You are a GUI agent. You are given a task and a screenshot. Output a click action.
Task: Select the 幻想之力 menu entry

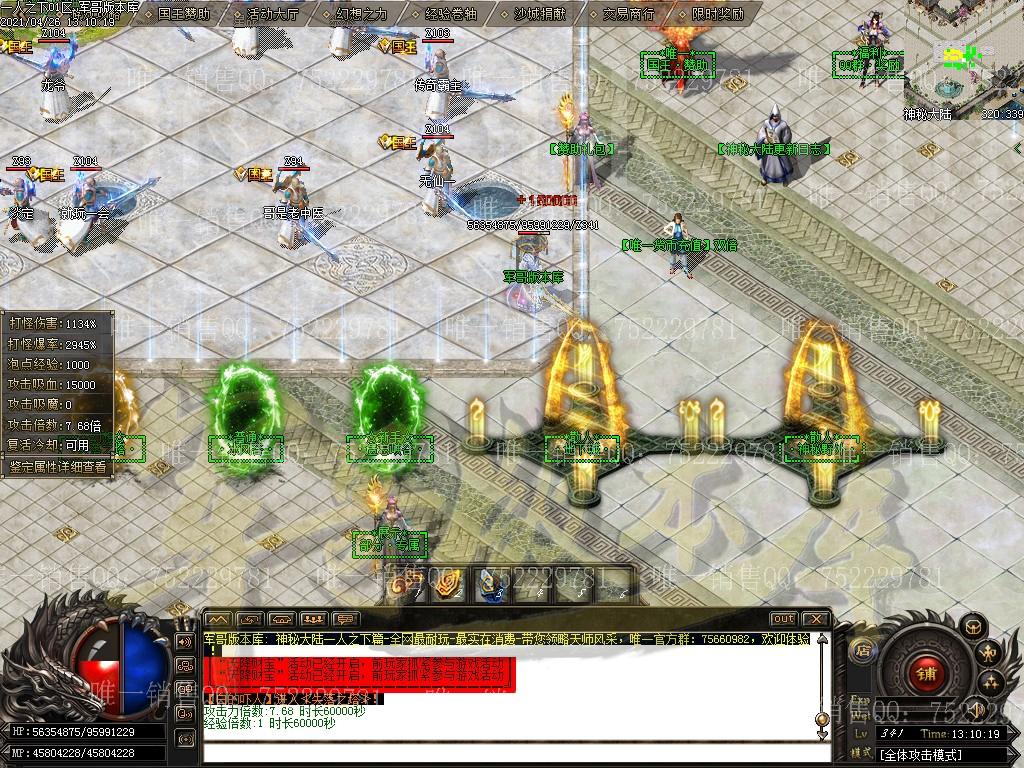click(361, 14)
